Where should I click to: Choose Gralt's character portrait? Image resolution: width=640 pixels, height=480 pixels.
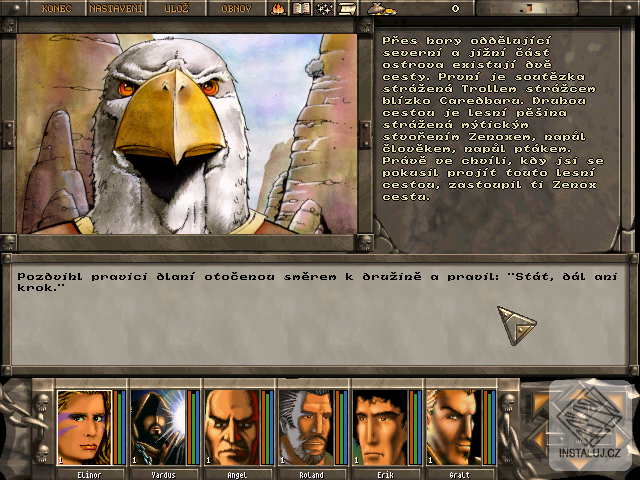[x=454, y=427]
